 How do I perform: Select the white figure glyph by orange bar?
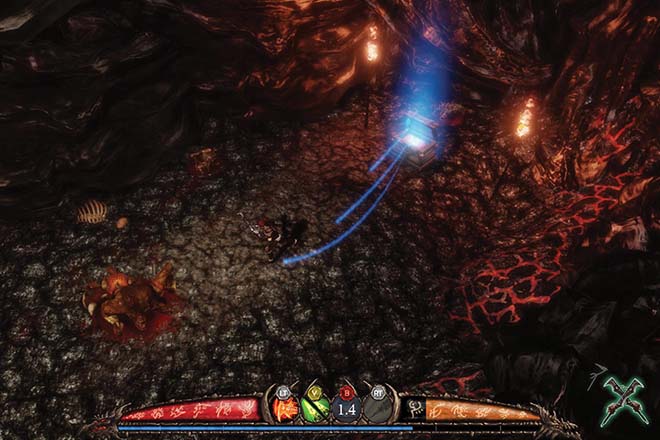click(413, 408)
